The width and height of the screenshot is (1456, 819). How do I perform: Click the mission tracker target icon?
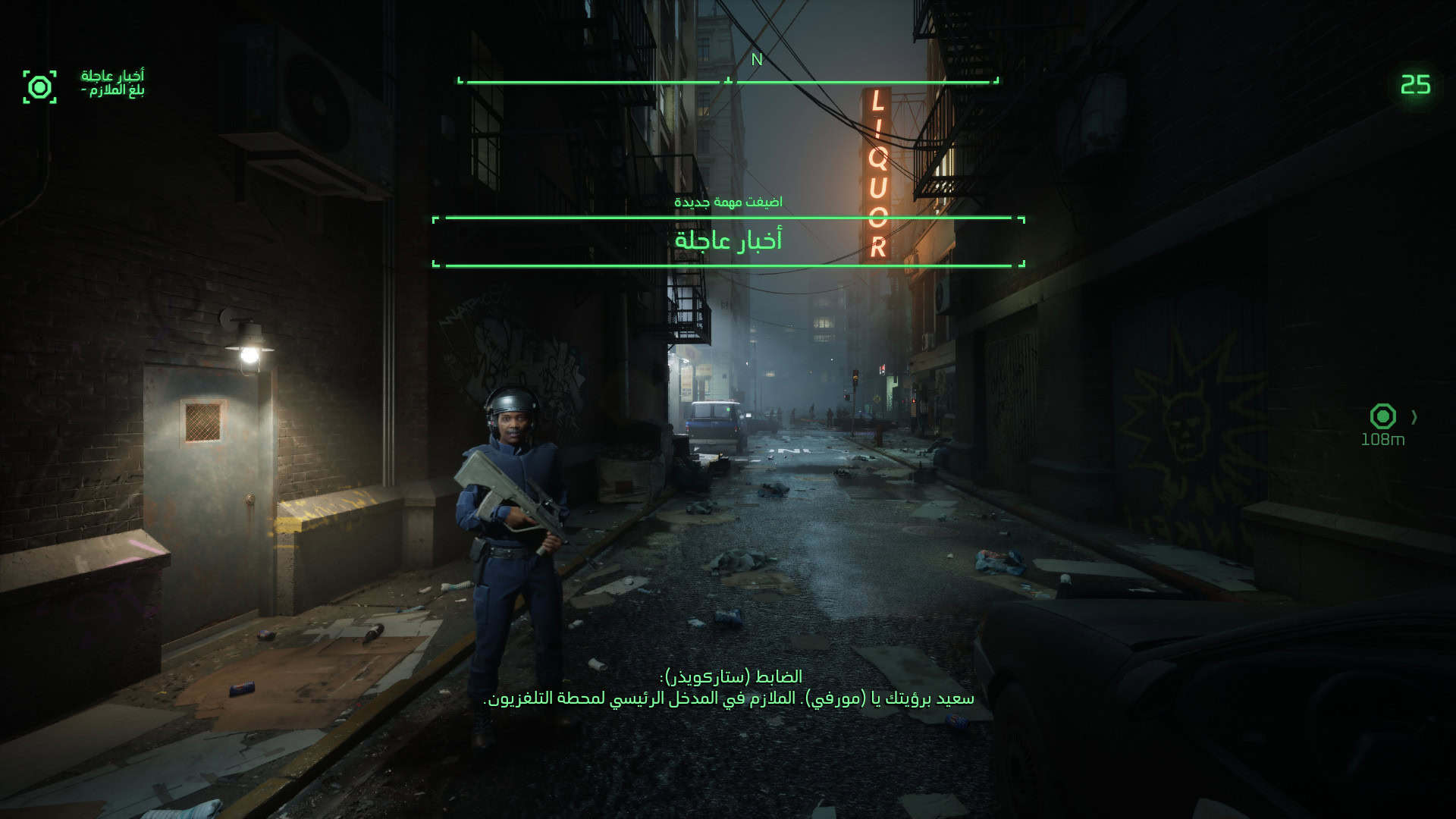(x=39, y=87)
